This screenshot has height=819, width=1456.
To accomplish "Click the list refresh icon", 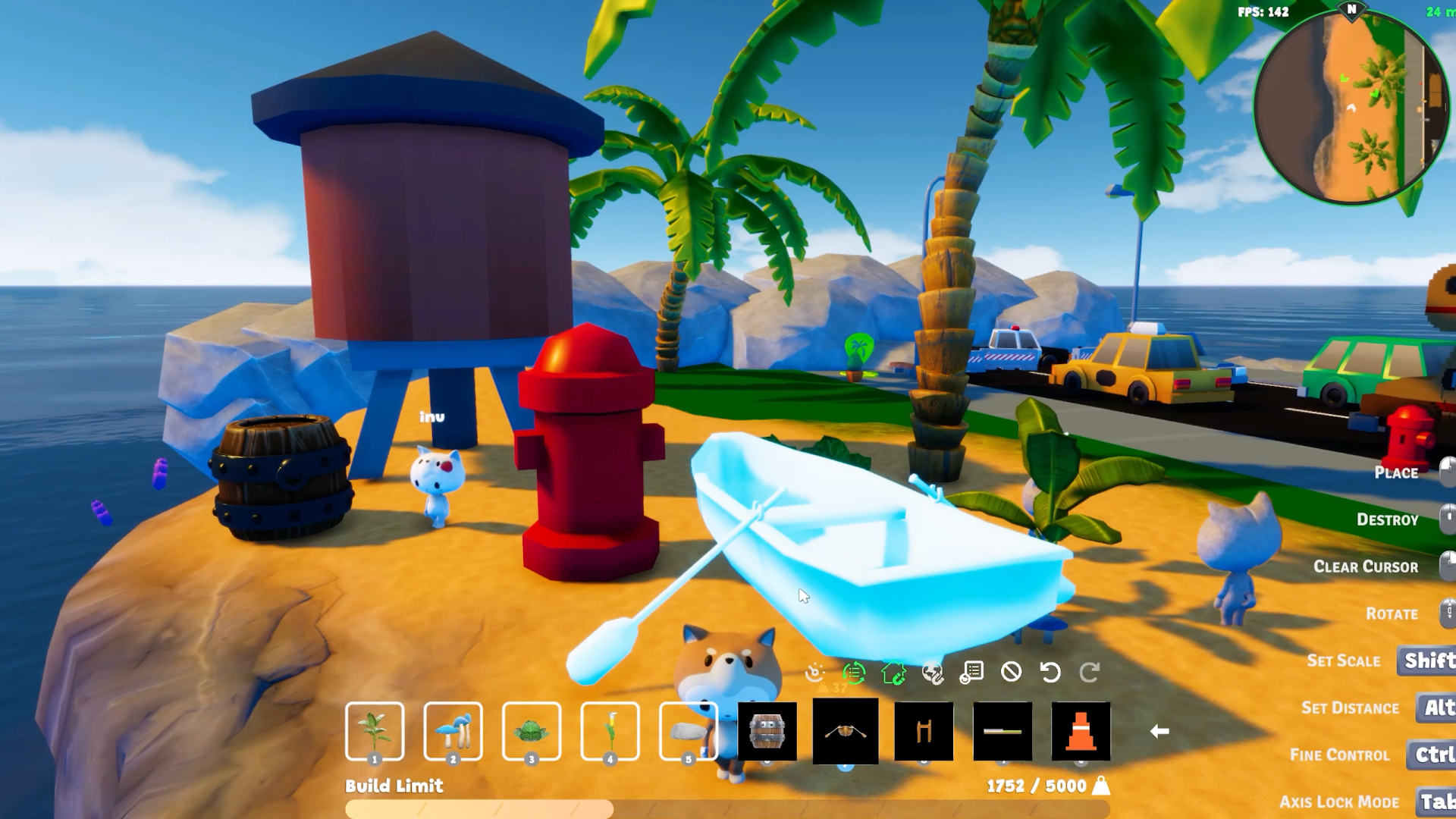I will pos(973,672).
